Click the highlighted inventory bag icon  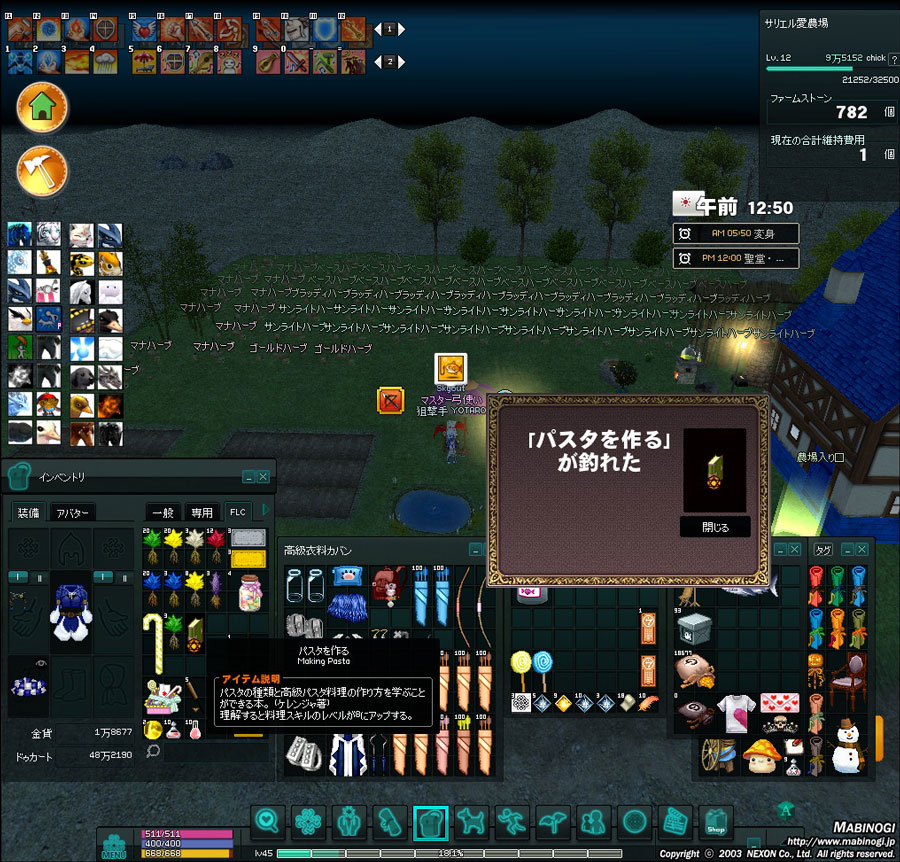430,823
